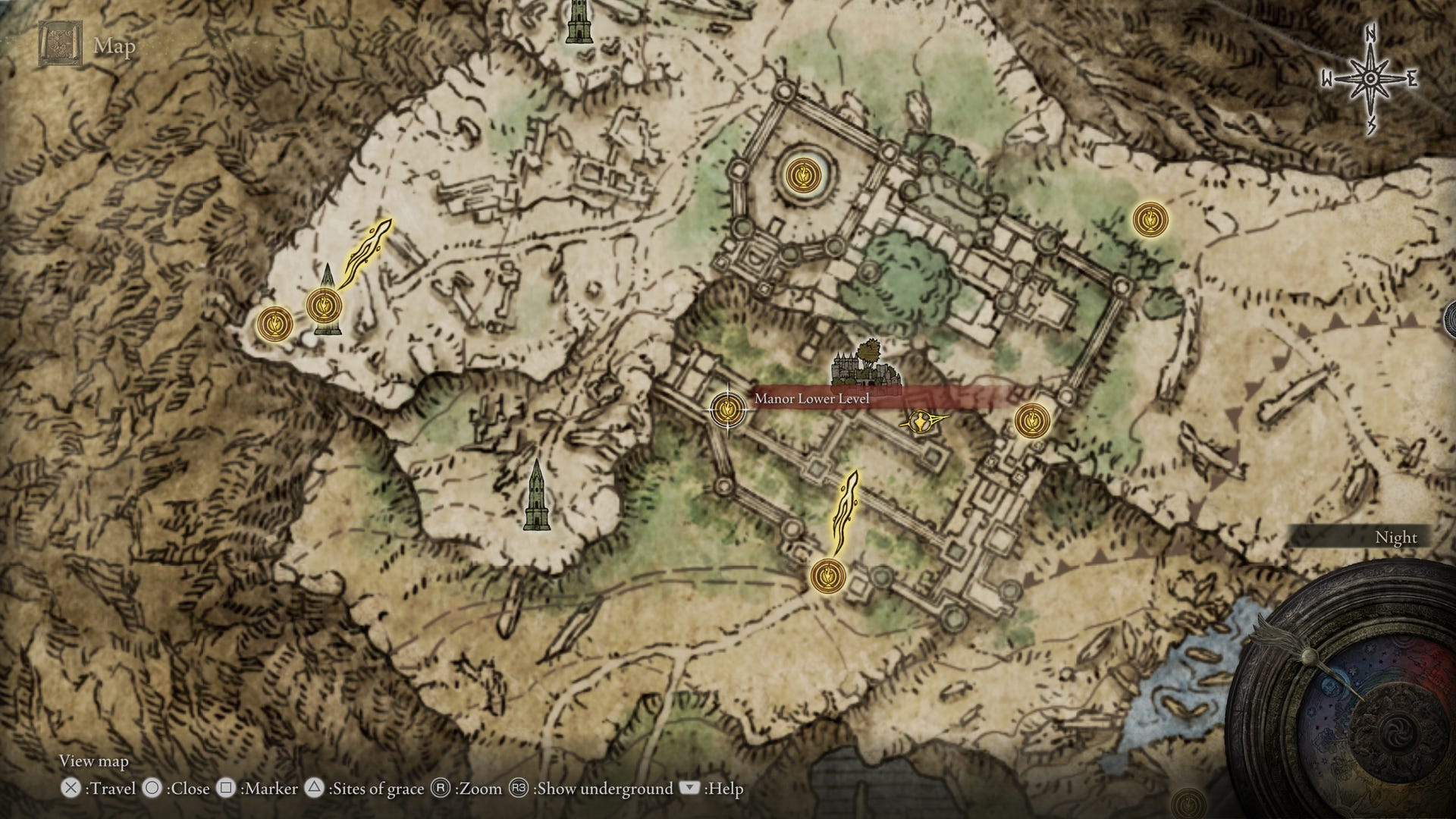
Task: Click the View map label at the bottom
Action: tap(94, 761)
